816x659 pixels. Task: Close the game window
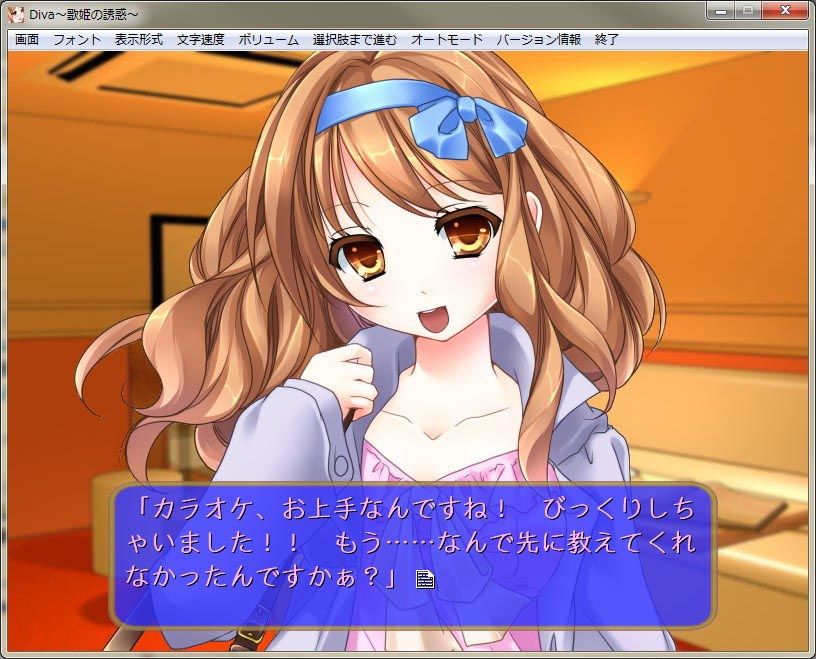click(784, 12)
